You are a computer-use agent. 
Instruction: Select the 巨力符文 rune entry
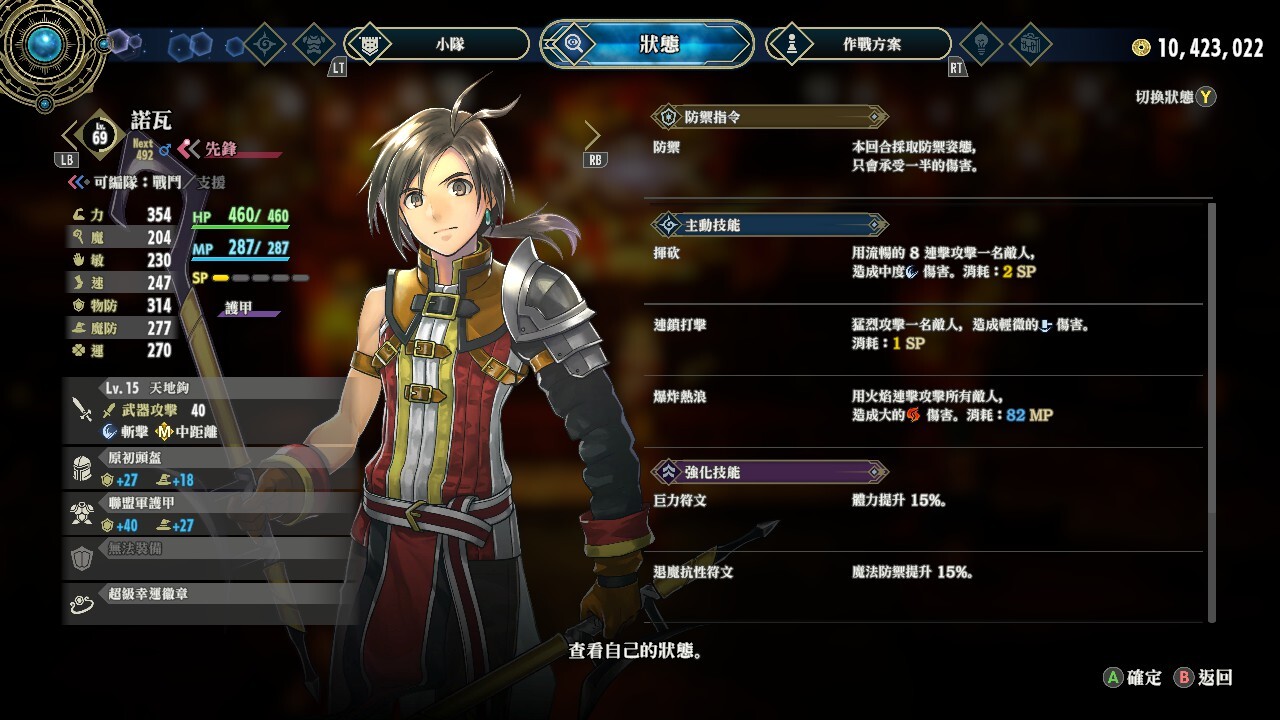coord(920,501)
